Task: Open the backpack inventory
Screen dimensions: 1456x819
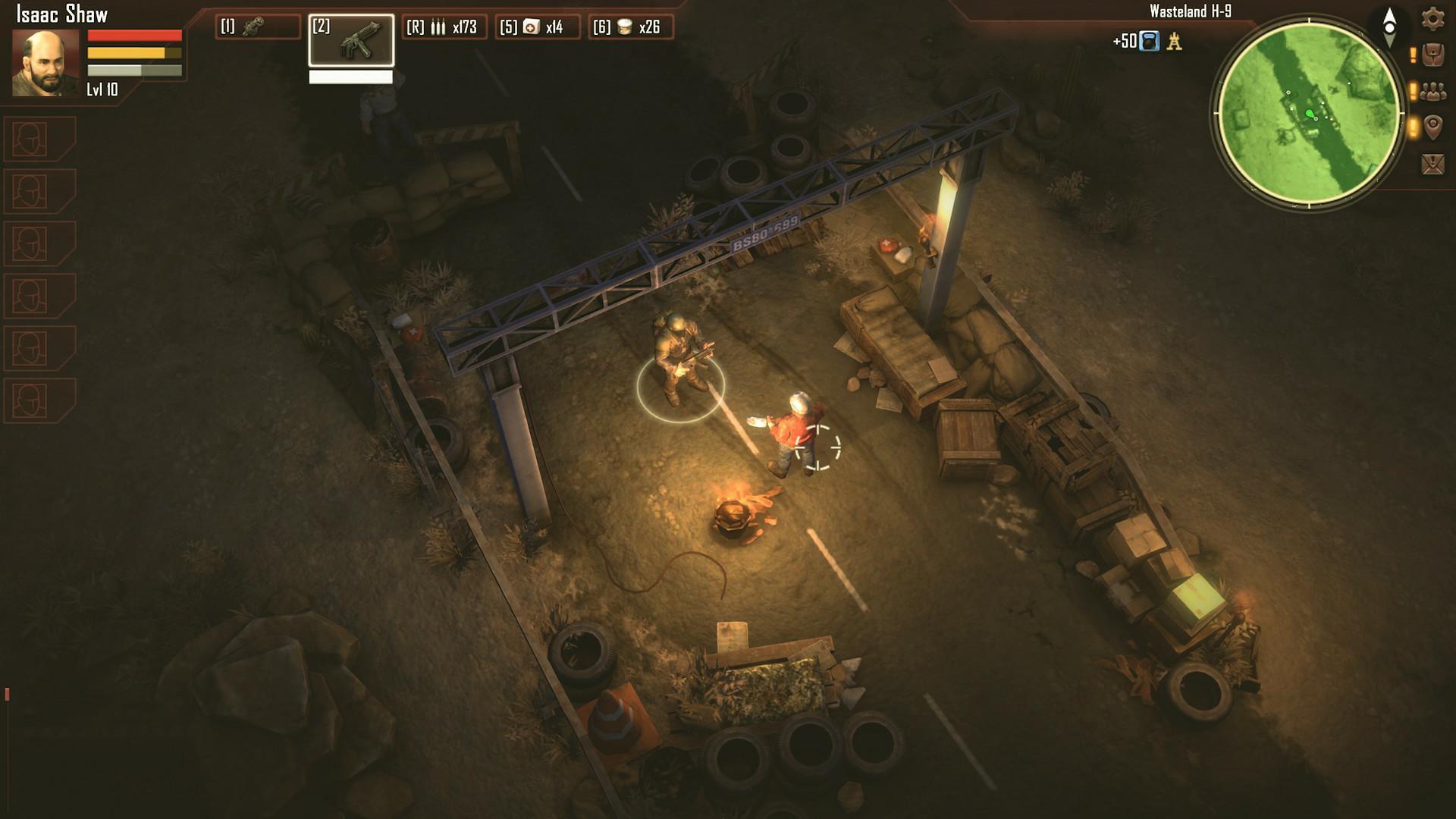Action: 1432,55
